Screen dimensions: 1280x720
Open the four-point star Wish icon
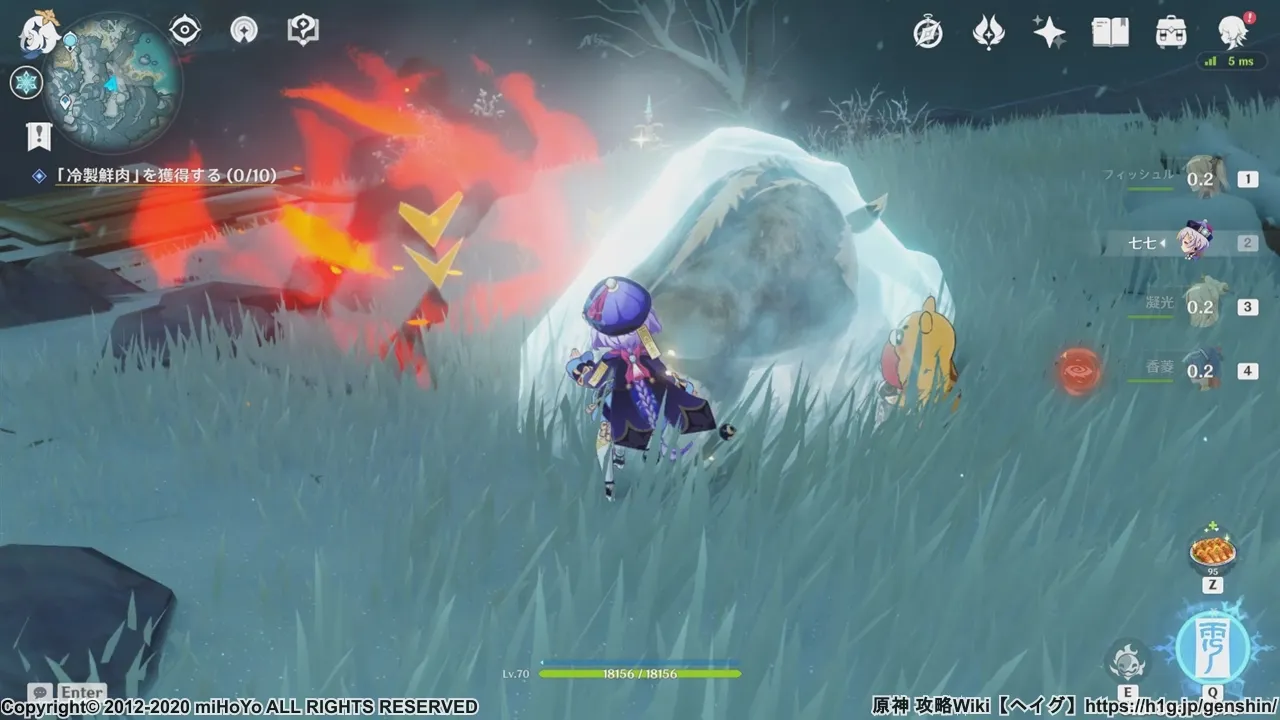click(1049, 33)
